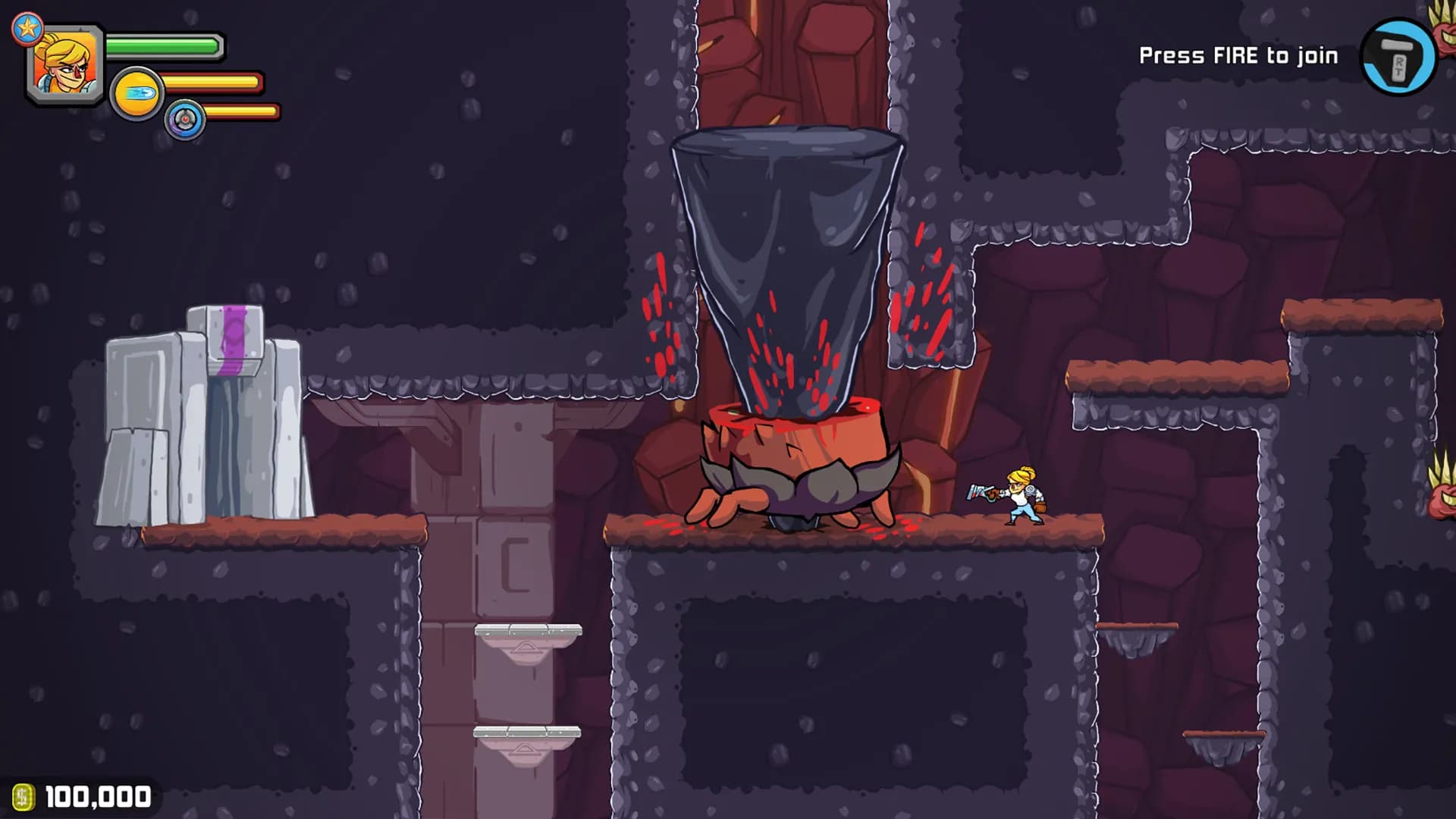This screenshot has height=819, width=1456.
Task: Toggle the bullet ammo gauge
Action: (x=212, y=83)
